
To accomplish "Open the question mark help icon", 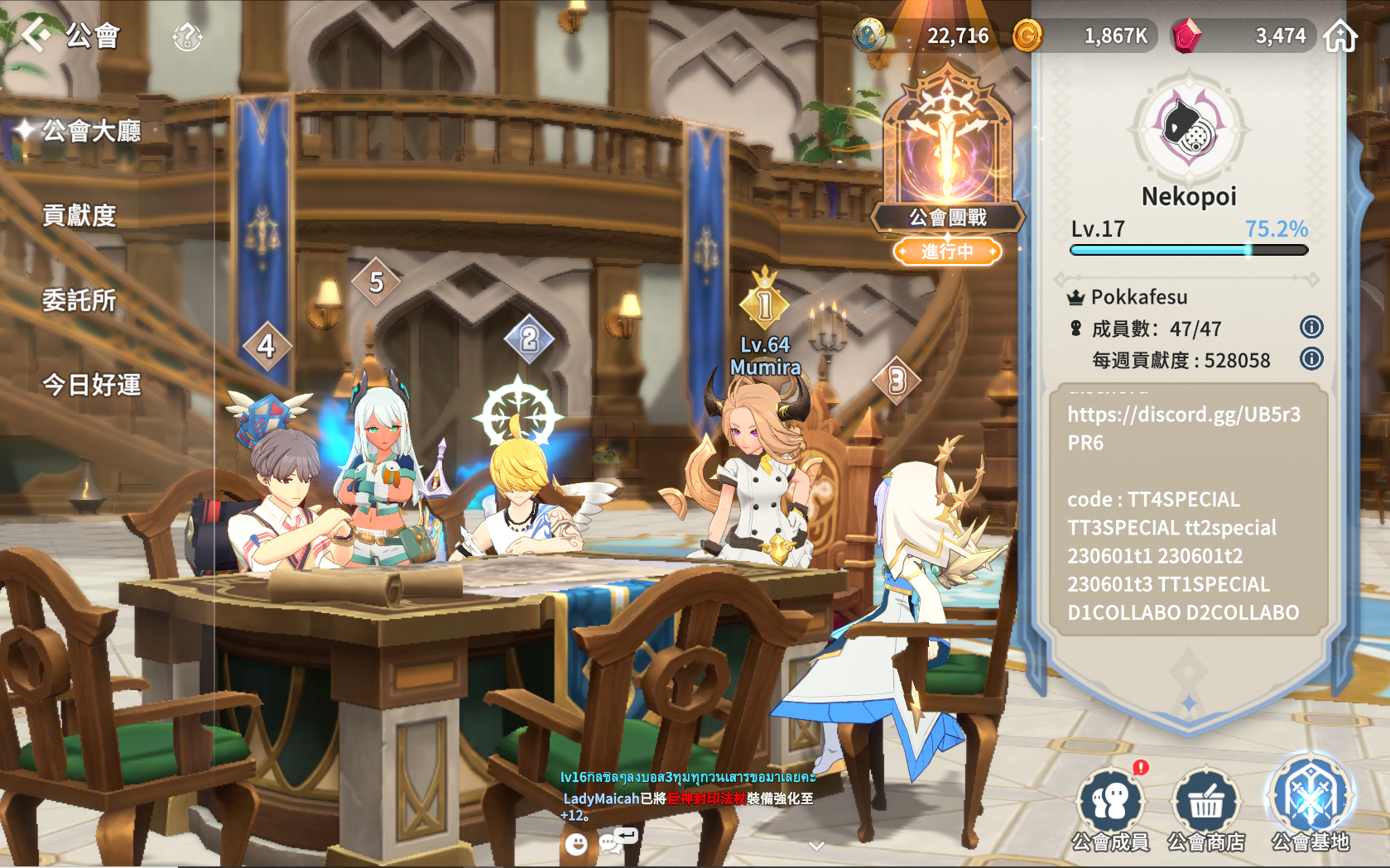I will click(x=187, y=36).
